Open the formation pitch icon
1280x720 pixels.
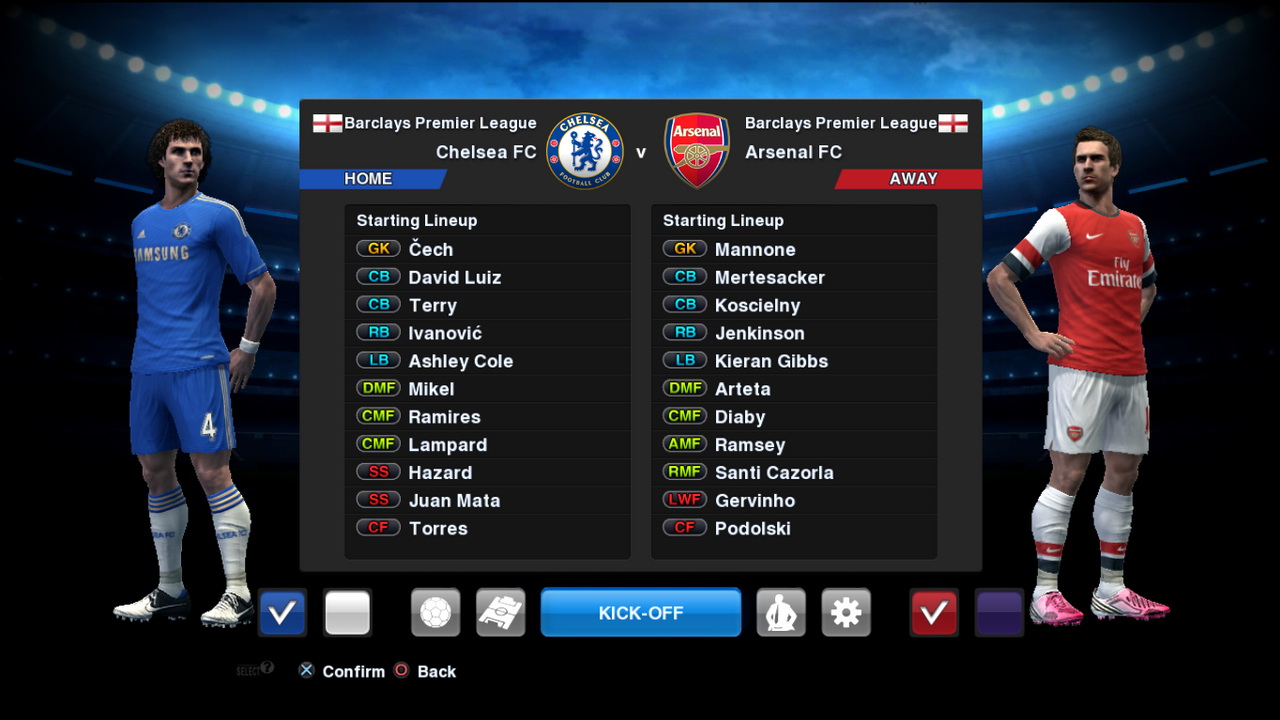[x=500, y=612]
